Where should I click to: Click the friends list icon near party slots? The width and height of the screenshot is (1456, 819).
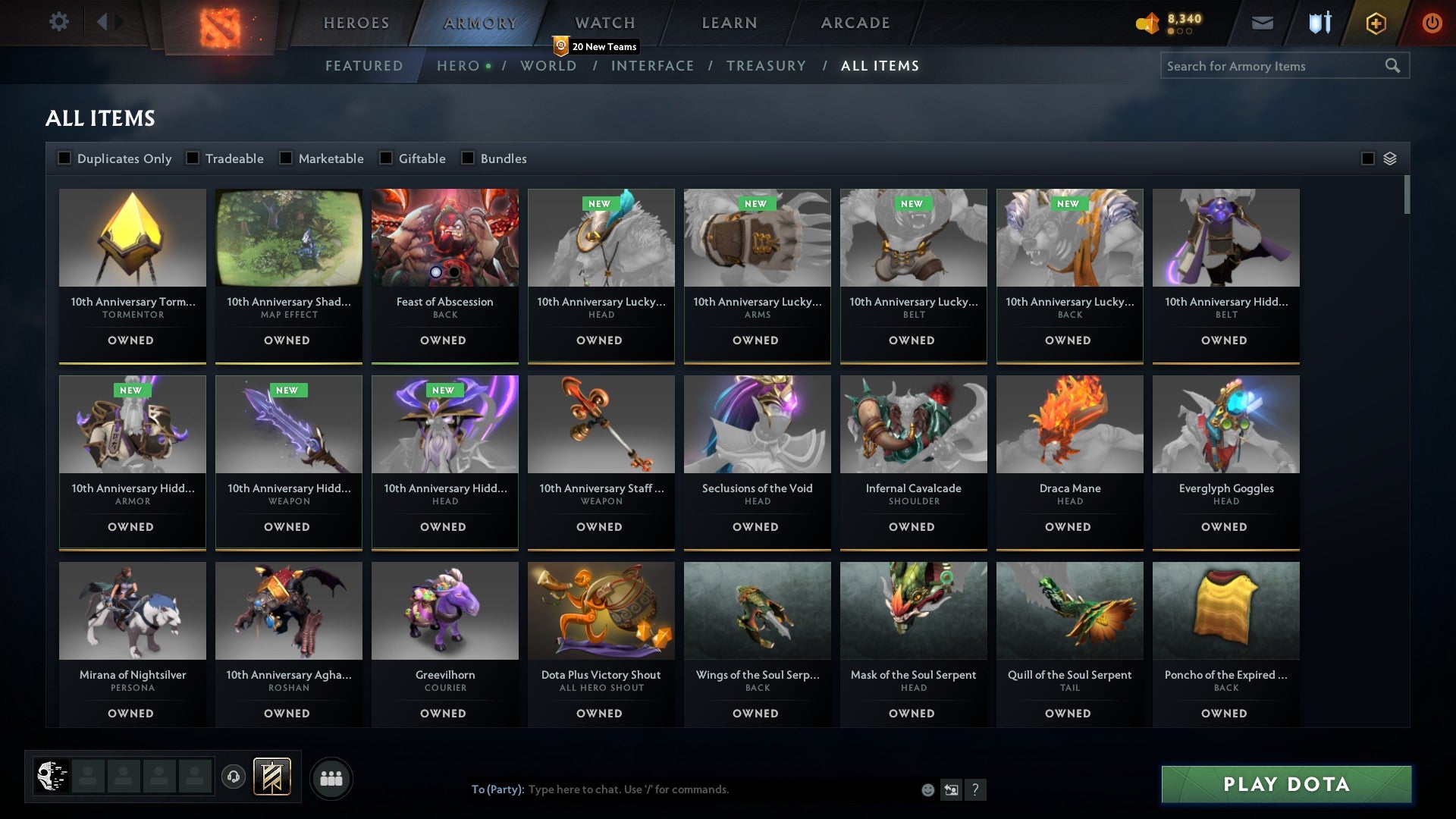click(331, 777)
